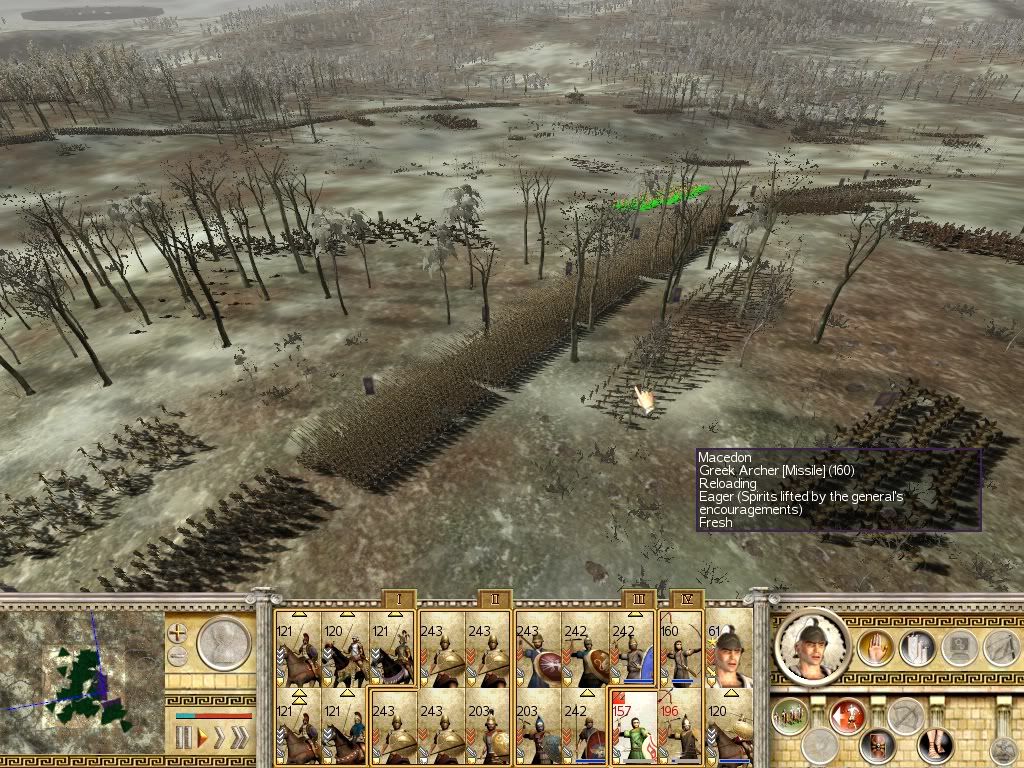
Task: Set battle speed to normal play
Action: [203, 739]
